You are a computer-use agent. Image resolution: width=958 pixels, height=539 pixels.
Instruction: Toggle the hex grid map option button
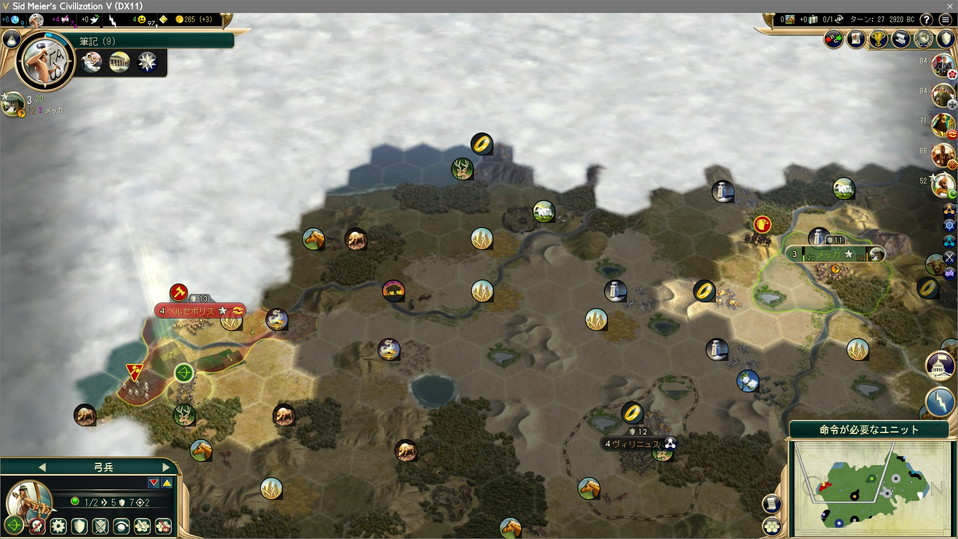click(x=771, y=526)
